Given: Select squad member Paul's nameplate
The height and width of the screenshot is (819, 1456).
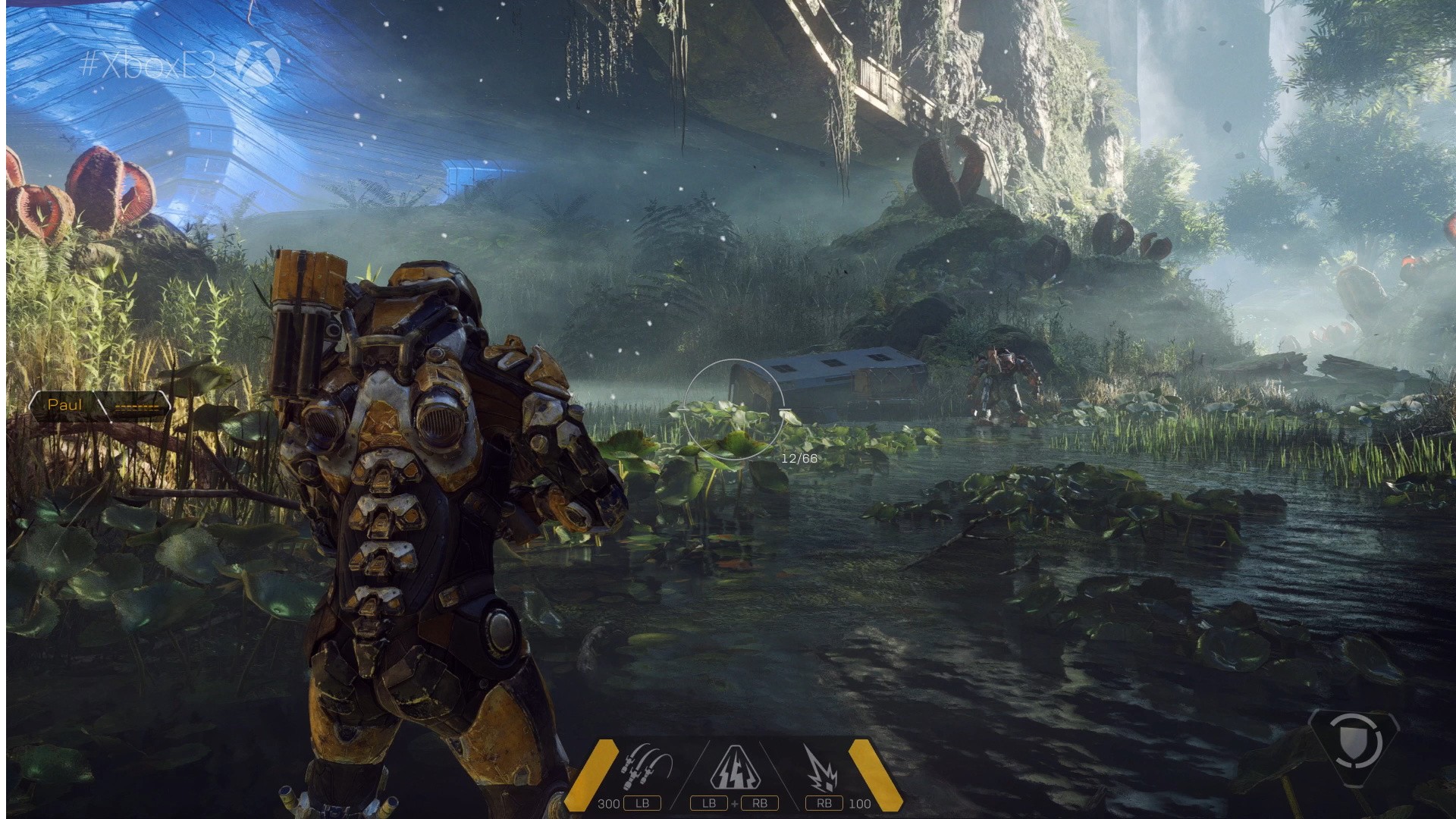Looking at the screenshot, I should pos(66,405).
